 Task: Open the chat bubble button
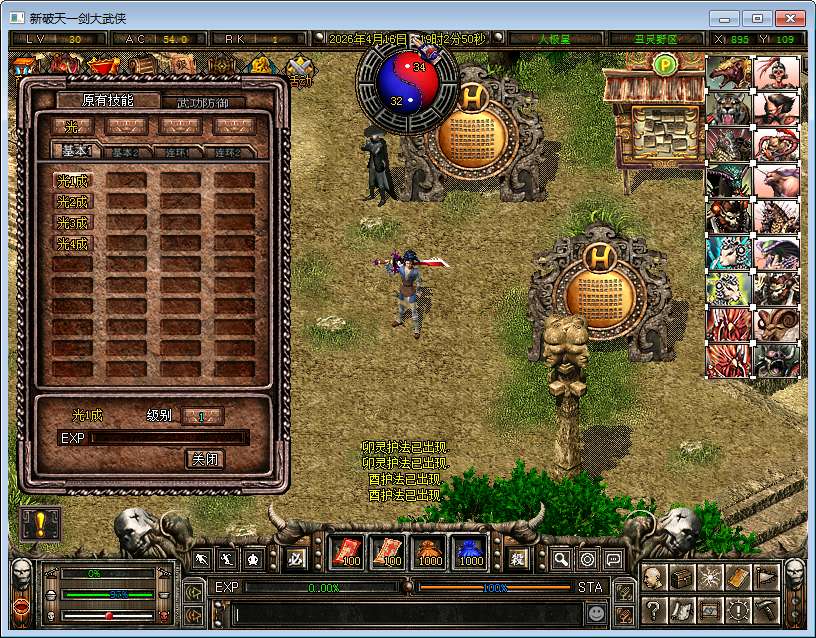(612, 559)
